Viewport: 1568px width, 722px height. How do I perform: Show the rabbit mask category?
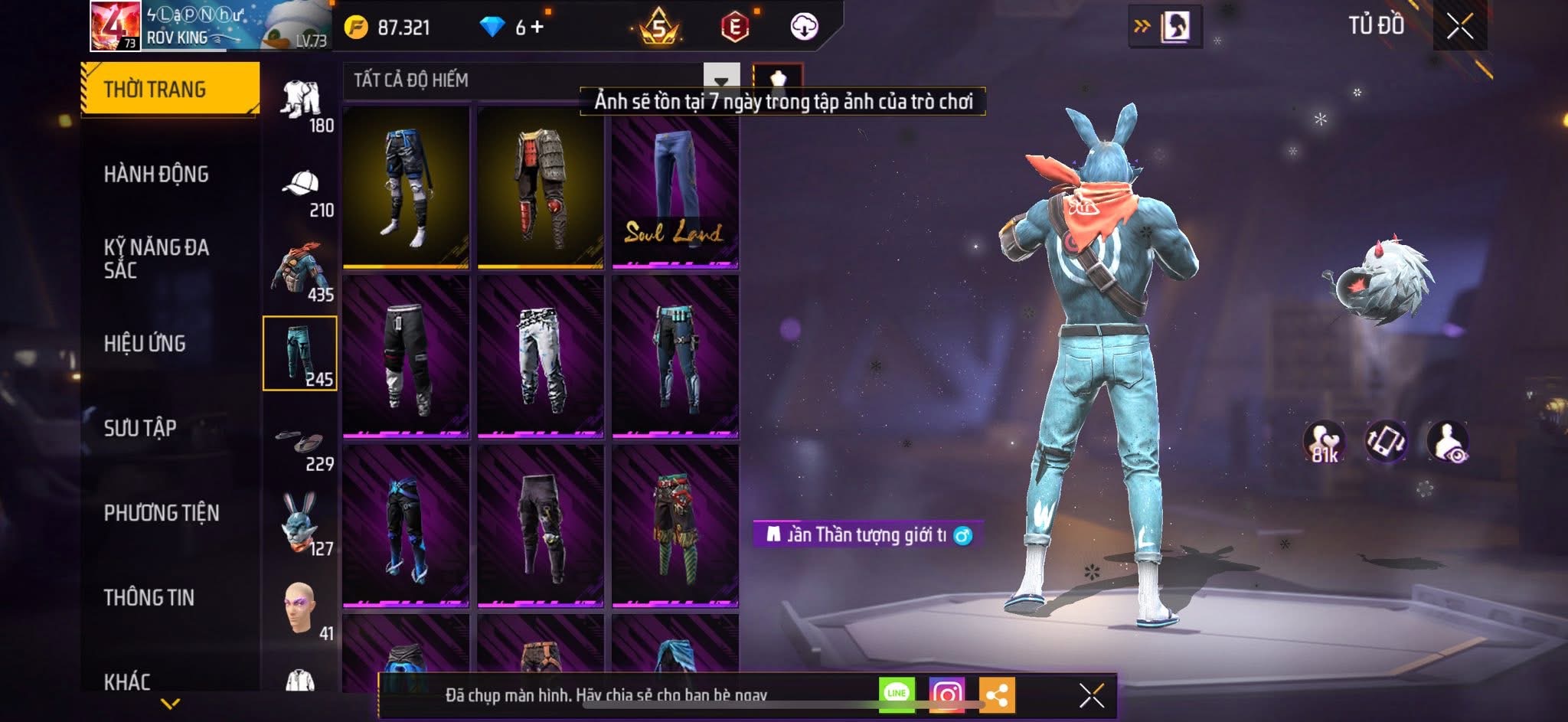(x=301, y=523)
